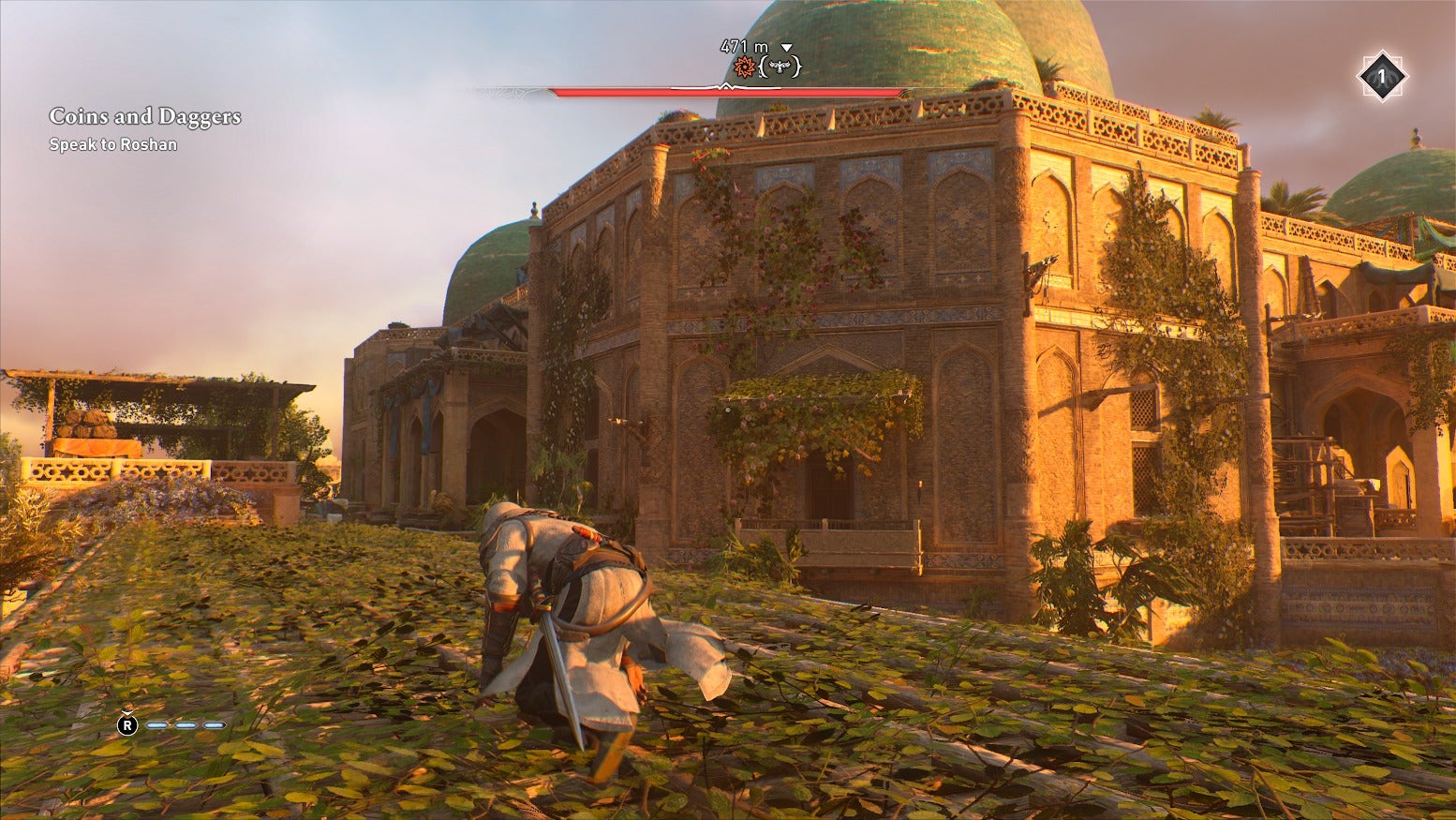
Task: Expand the waypoint distance indicator arrow
Action: tap(786, 47)
